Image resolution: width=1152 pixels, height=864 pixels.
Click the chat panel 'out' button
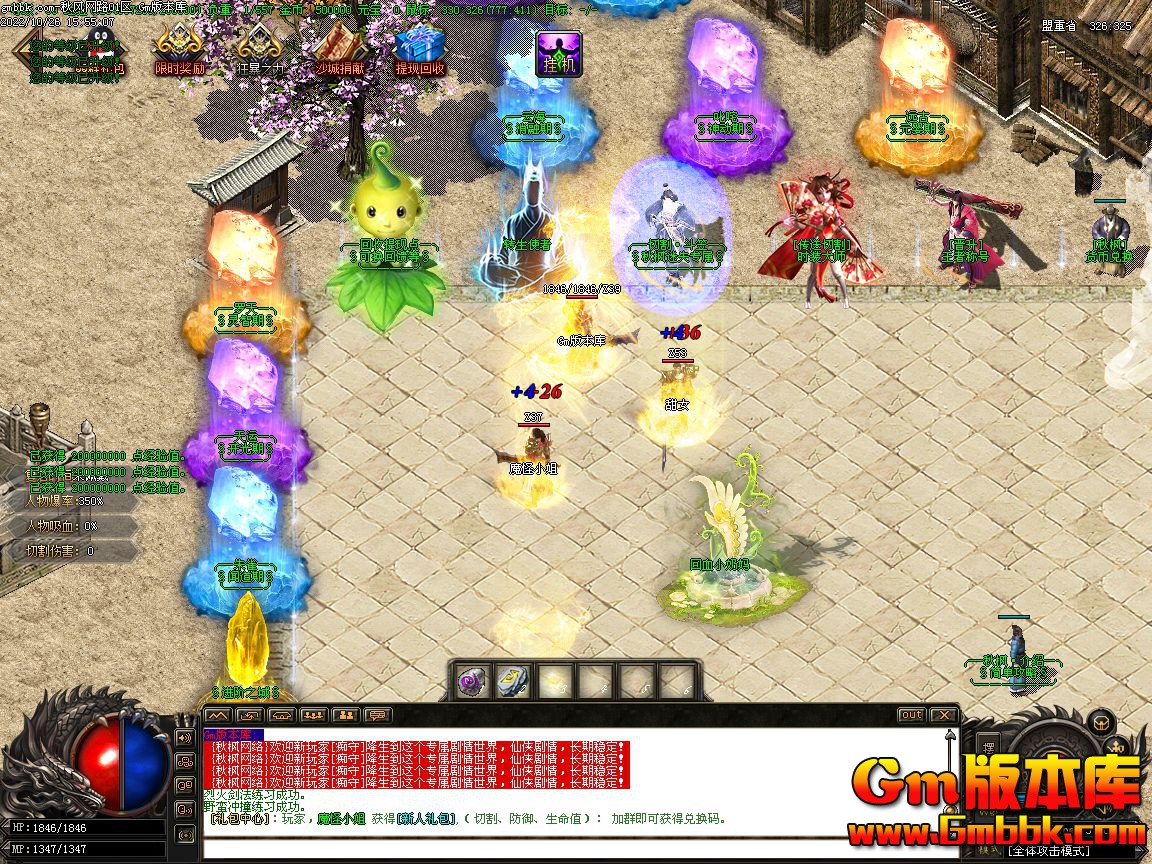911,715
